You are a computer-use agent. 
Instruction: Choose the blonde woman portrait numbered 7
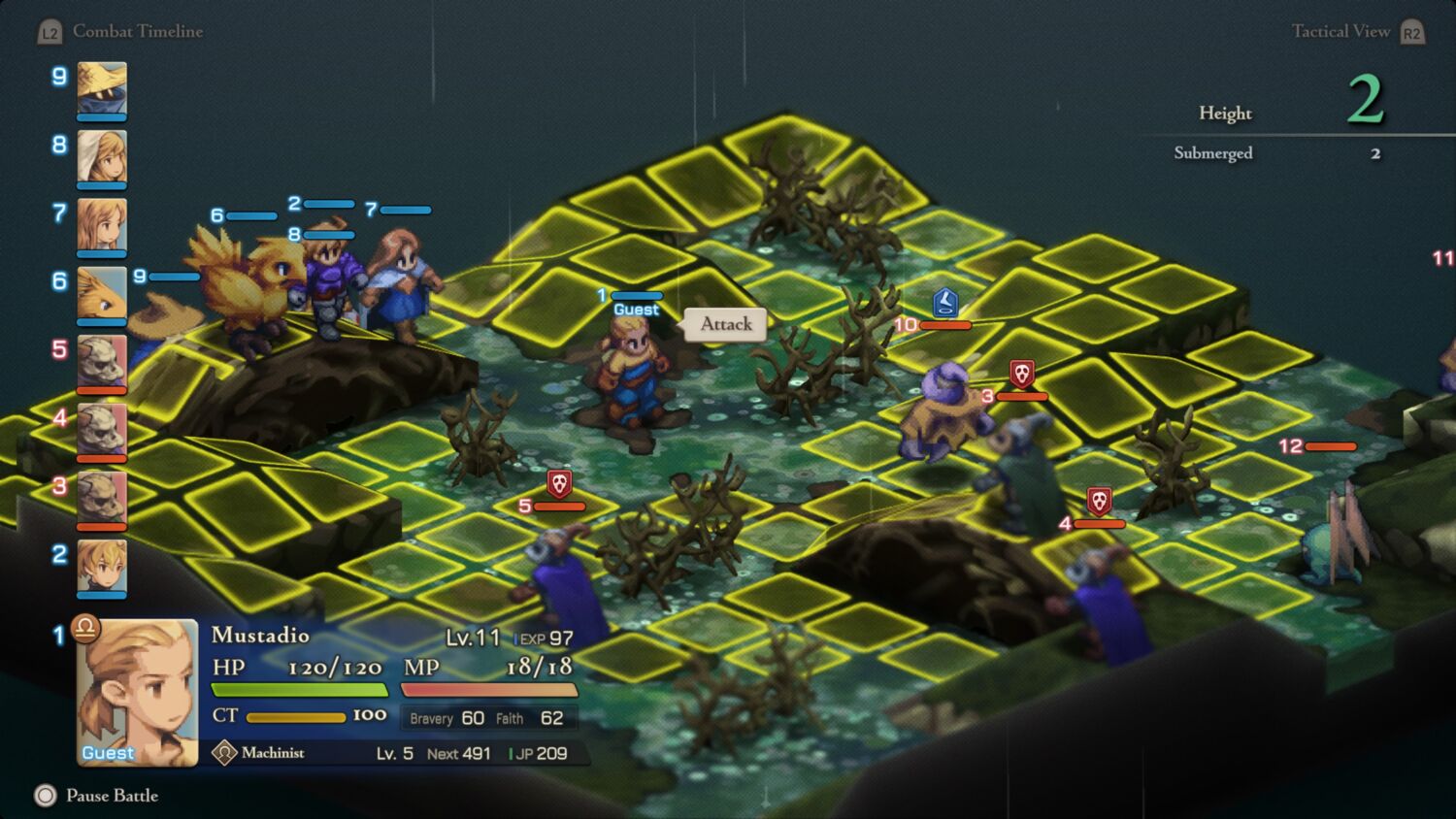pyautogui.click(x=102, y=224)
